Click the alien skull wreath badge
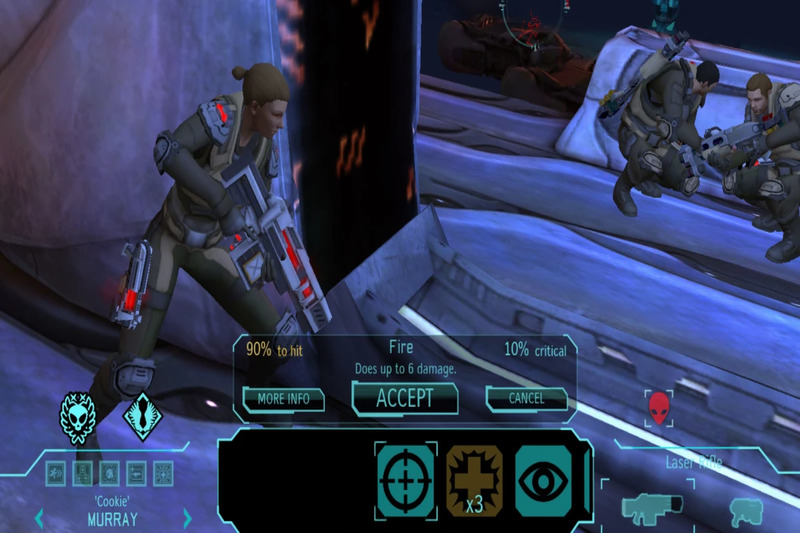Viewport: 800px width, 533px height. click(x=77, y=415)
